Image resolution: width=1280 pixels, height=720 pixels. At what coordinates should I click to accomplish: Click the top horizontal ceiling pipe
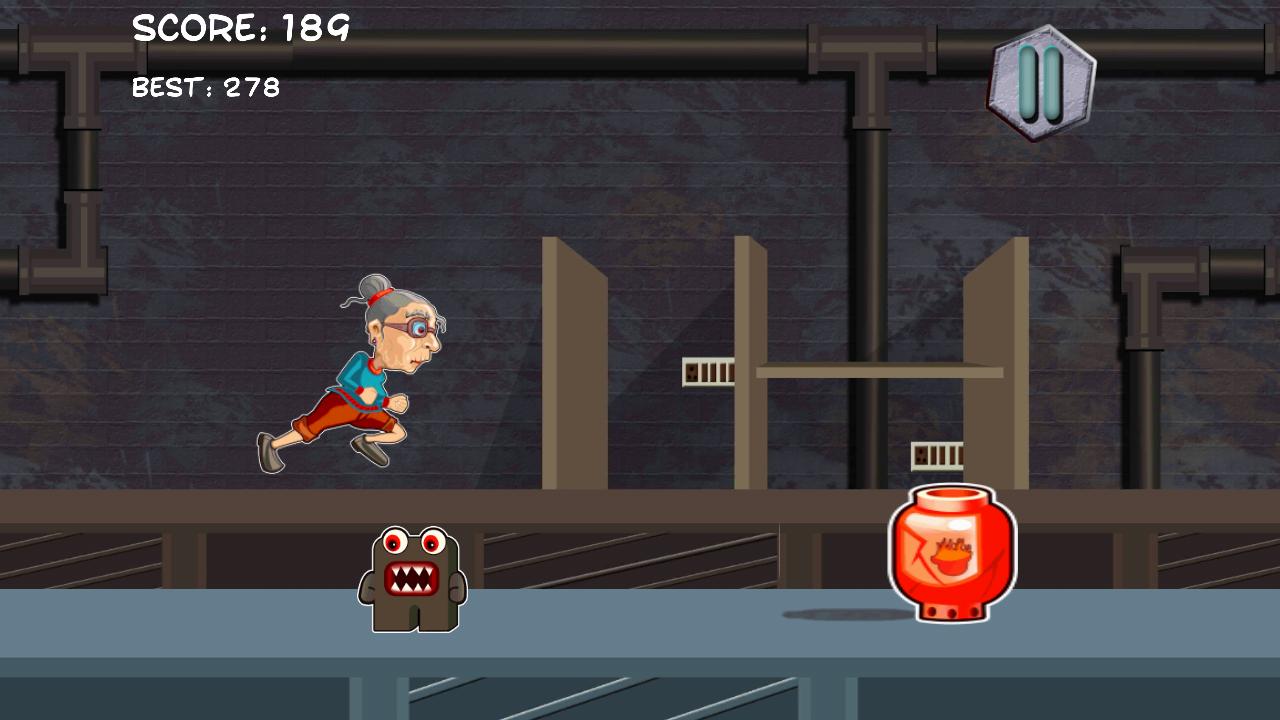click(600, 45)
